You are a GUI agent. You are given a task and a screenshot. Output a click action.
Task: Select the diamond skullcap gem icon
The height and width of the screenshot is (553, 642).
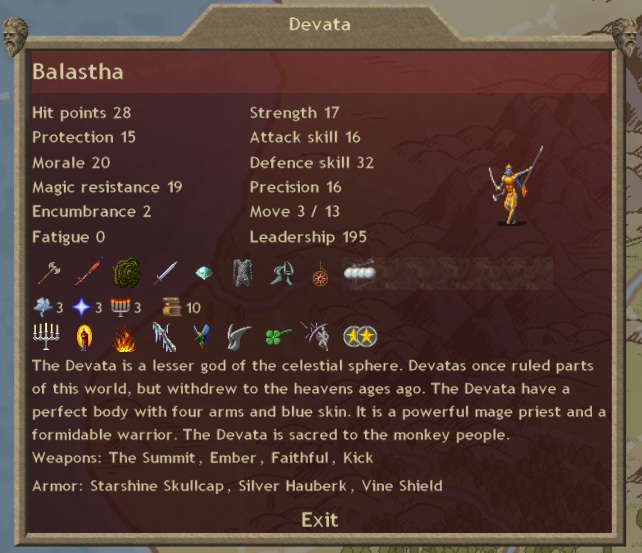pos(203,273)
